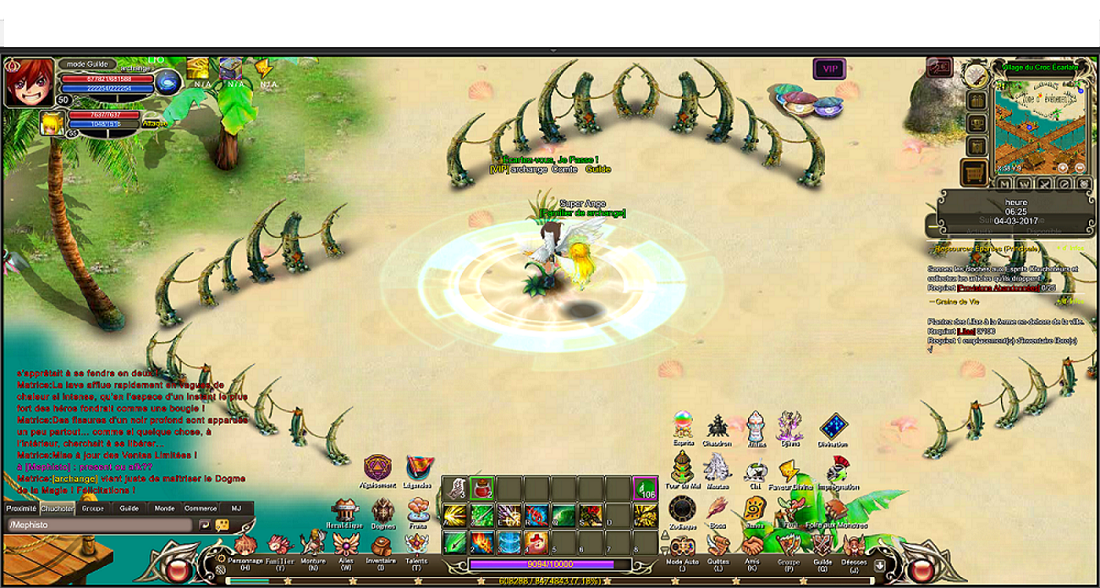The height and width of the screenshot is (588, 1100).
Task: Toggle Mode Auto
Action: (x=682, y=545)
